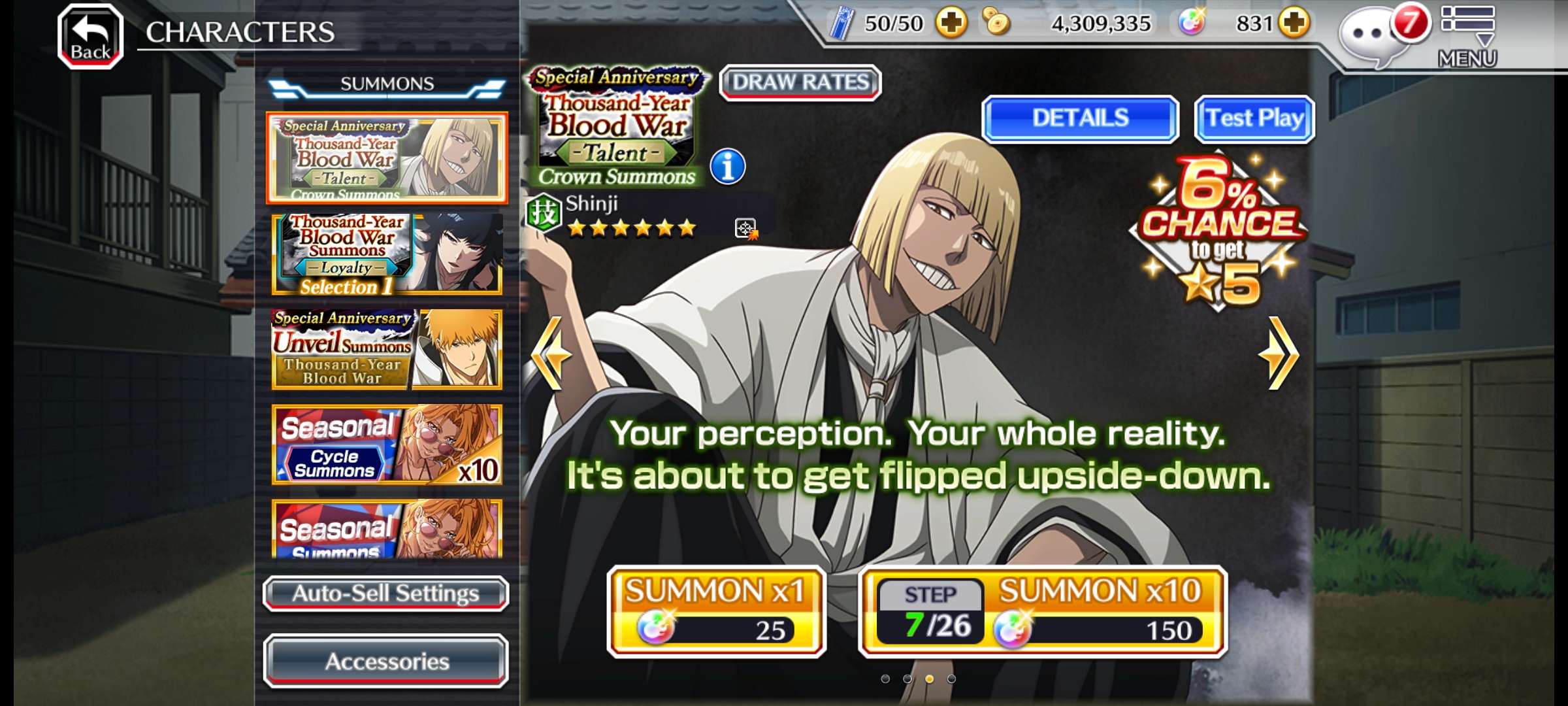Choose the Loyalty Selection 1 summons banner
1568x706 pixels.
point(387,254)
